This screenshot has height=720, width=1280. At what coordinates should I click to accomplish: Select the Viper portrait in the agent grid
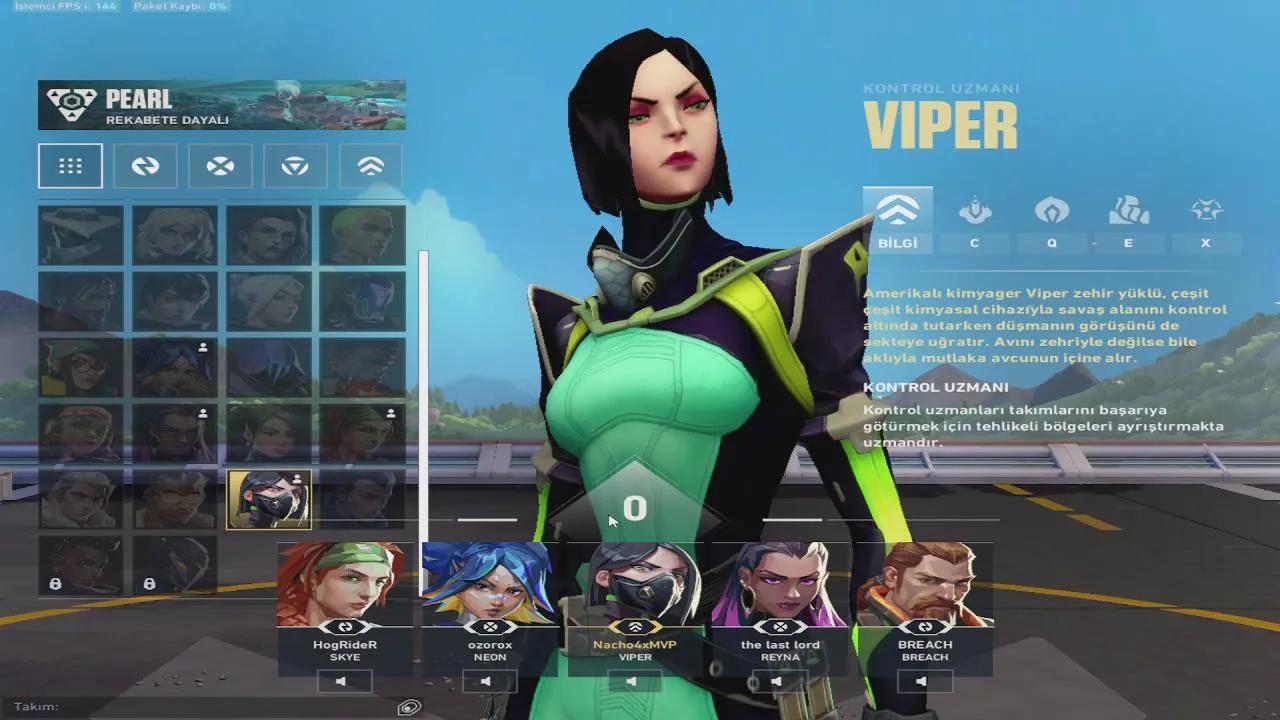click(x=269, y=499)
